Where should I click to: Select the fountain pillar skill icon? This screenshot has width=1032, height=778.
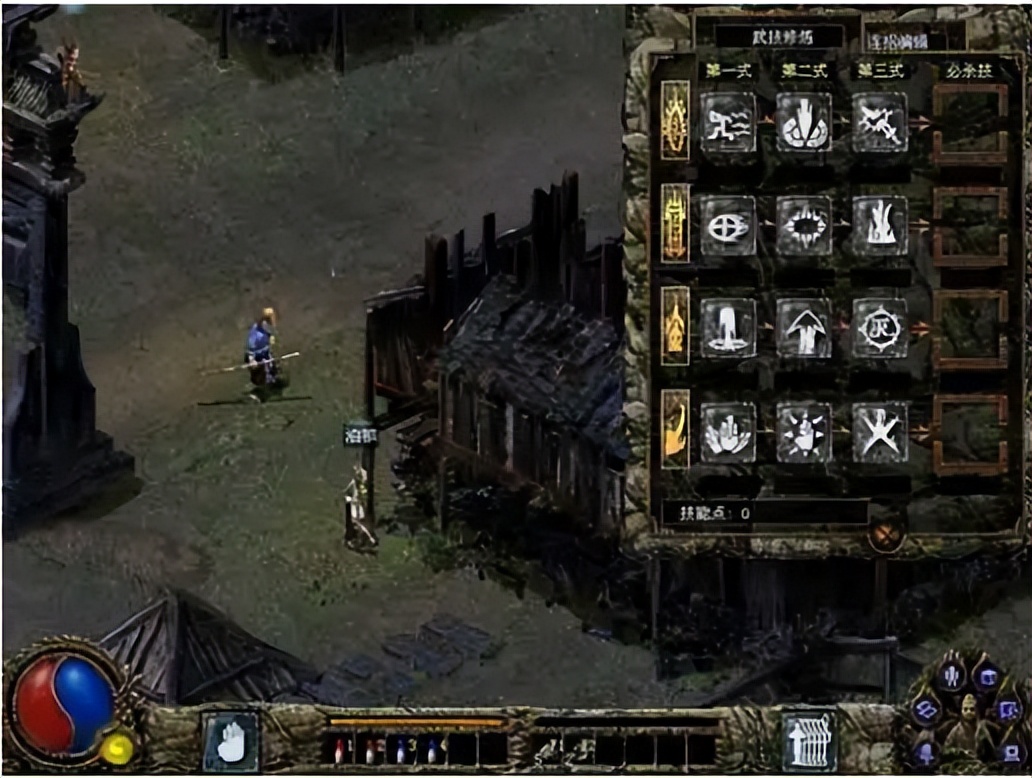tap(728, 328)
